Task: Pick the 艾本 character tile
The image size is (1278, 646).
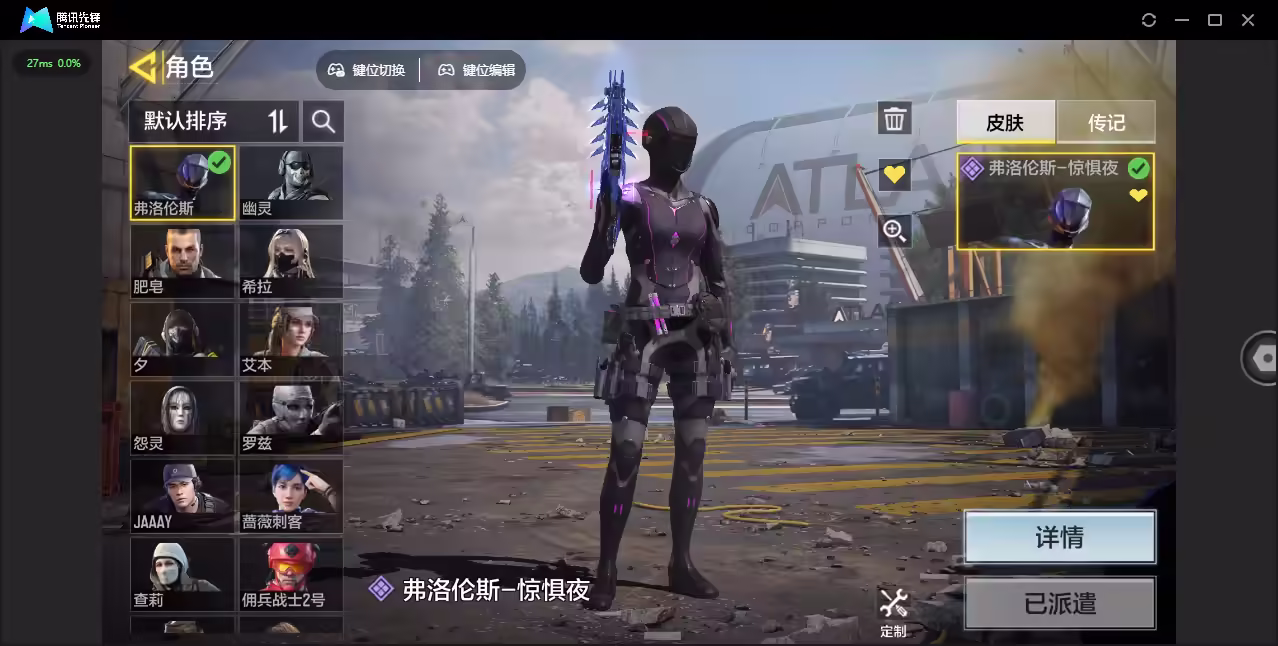Action: tap(291, 339)
